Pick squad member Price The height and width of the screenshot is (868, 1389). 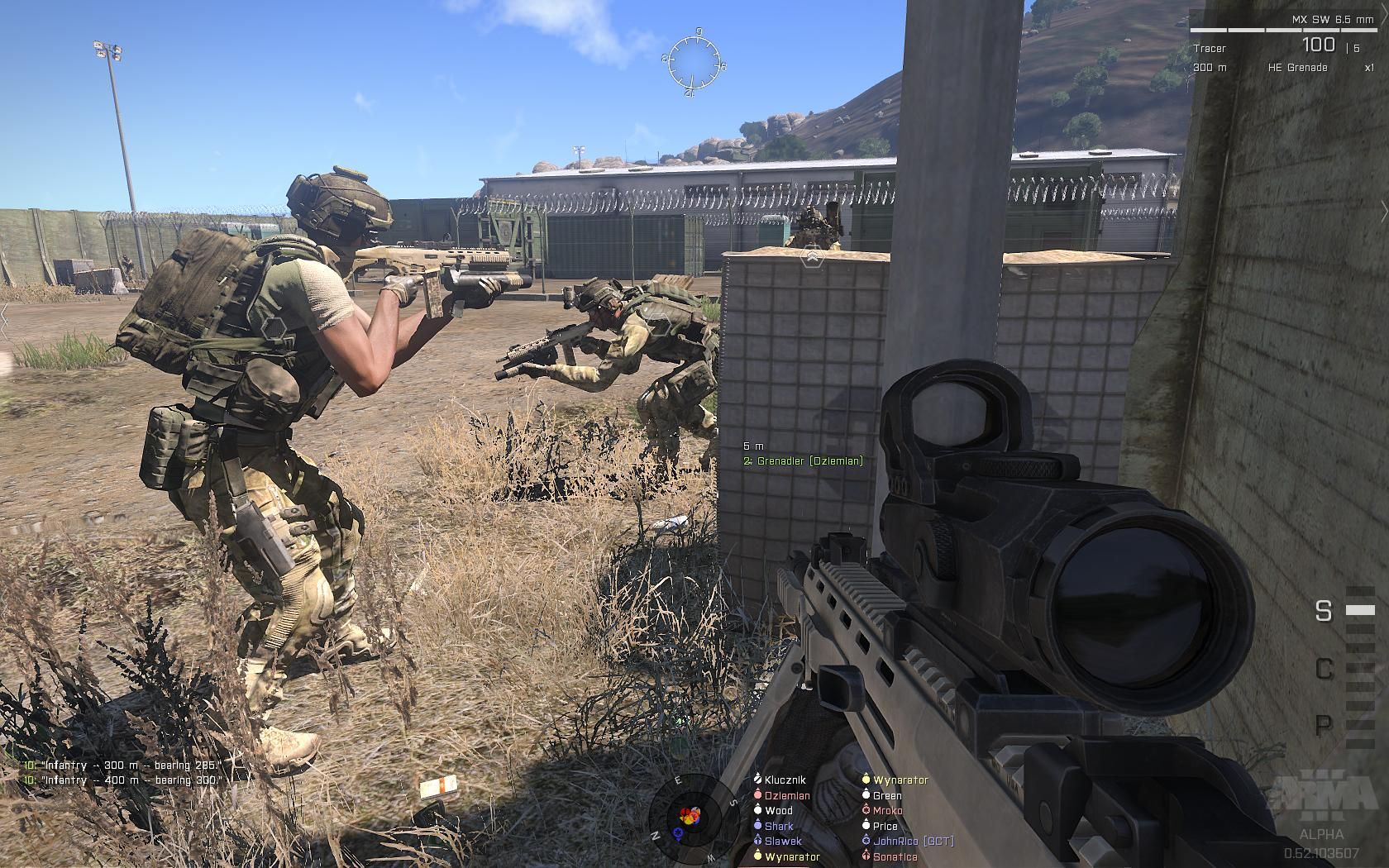point(885,826)
